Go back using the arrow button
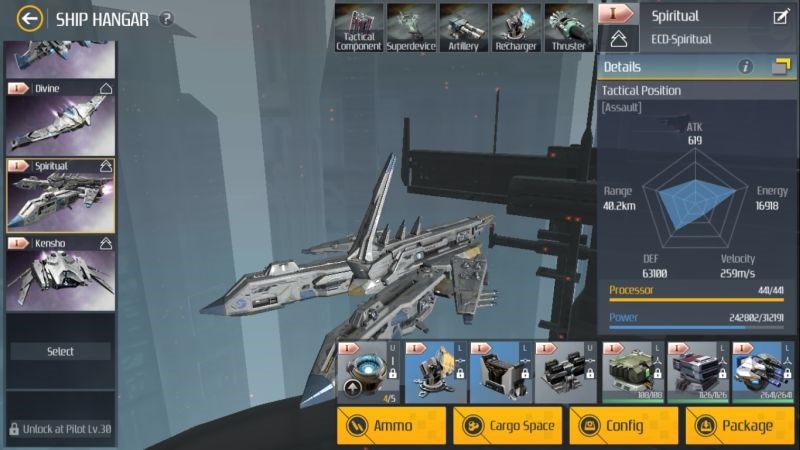The image size is (800, 450). pos(31,18)
